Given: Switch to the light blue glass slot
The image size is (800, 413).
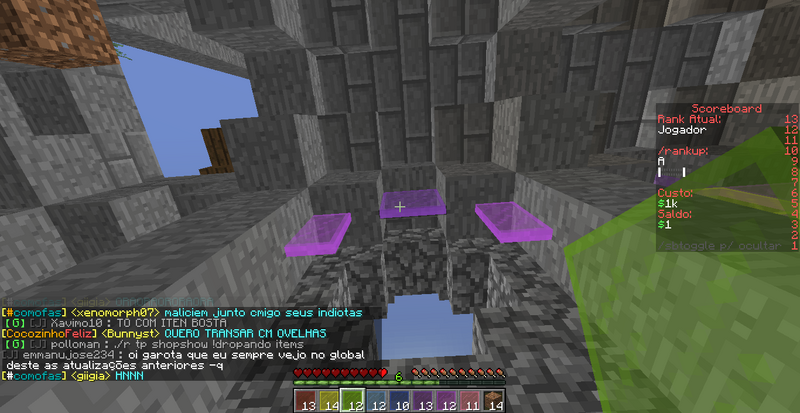Looking at the screenshot, I should (376, 400).
